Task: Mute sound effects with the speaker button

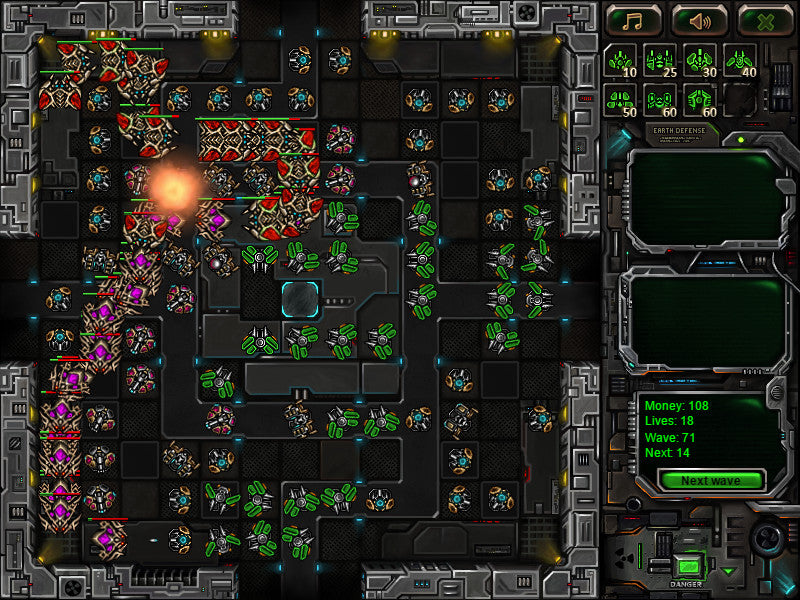Action: point(700,19)
